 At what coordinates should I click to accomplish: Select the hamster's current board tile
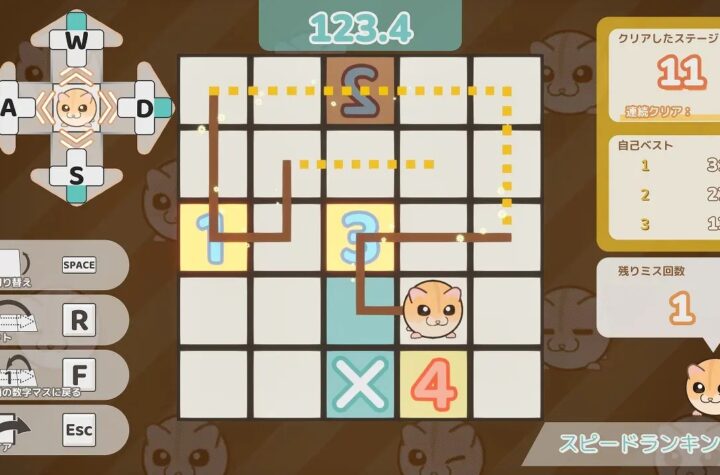click(x=434, y=310)
